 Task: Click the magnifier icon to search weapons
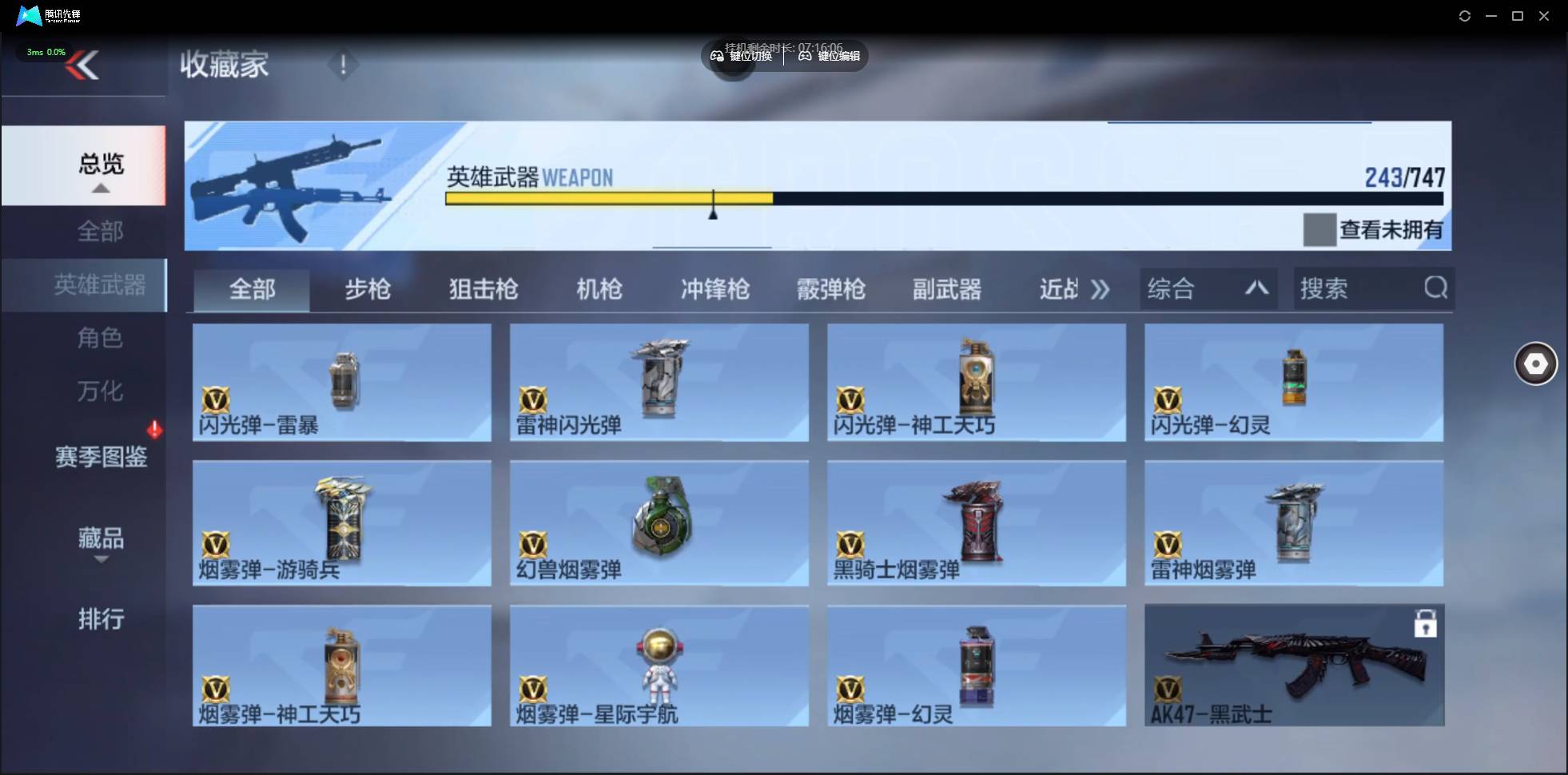(1435, 288)
